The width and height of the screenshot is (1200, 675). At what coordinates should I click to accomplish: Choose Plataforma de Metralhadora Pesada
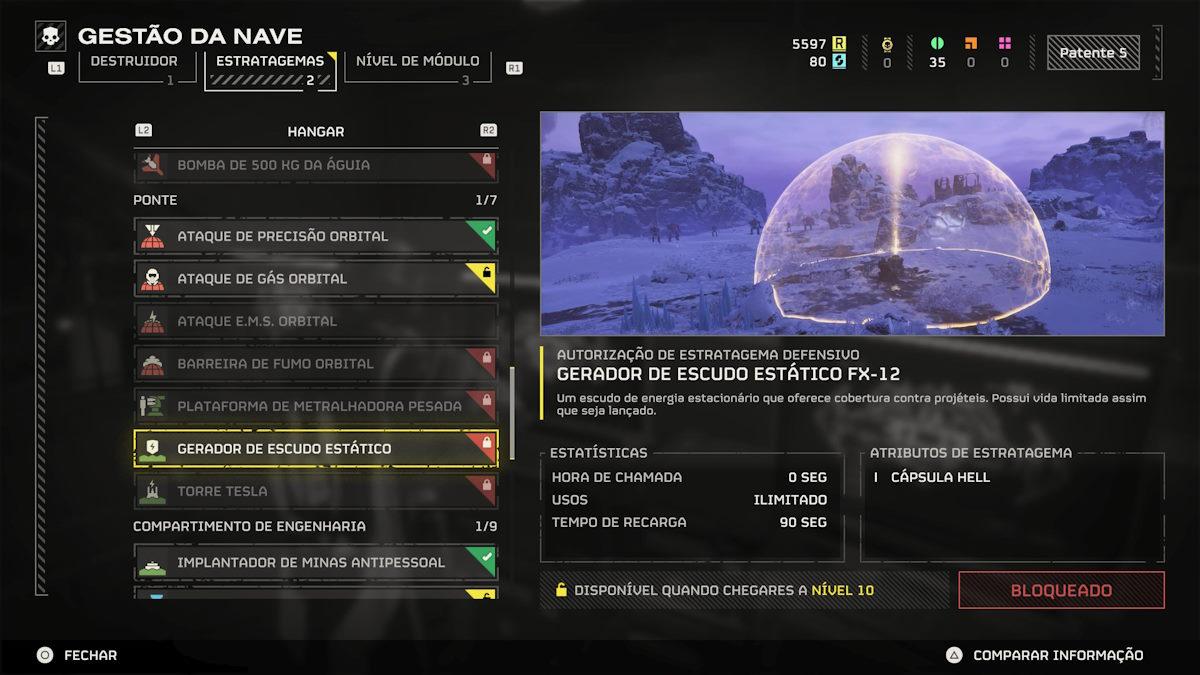click(315, 406)
